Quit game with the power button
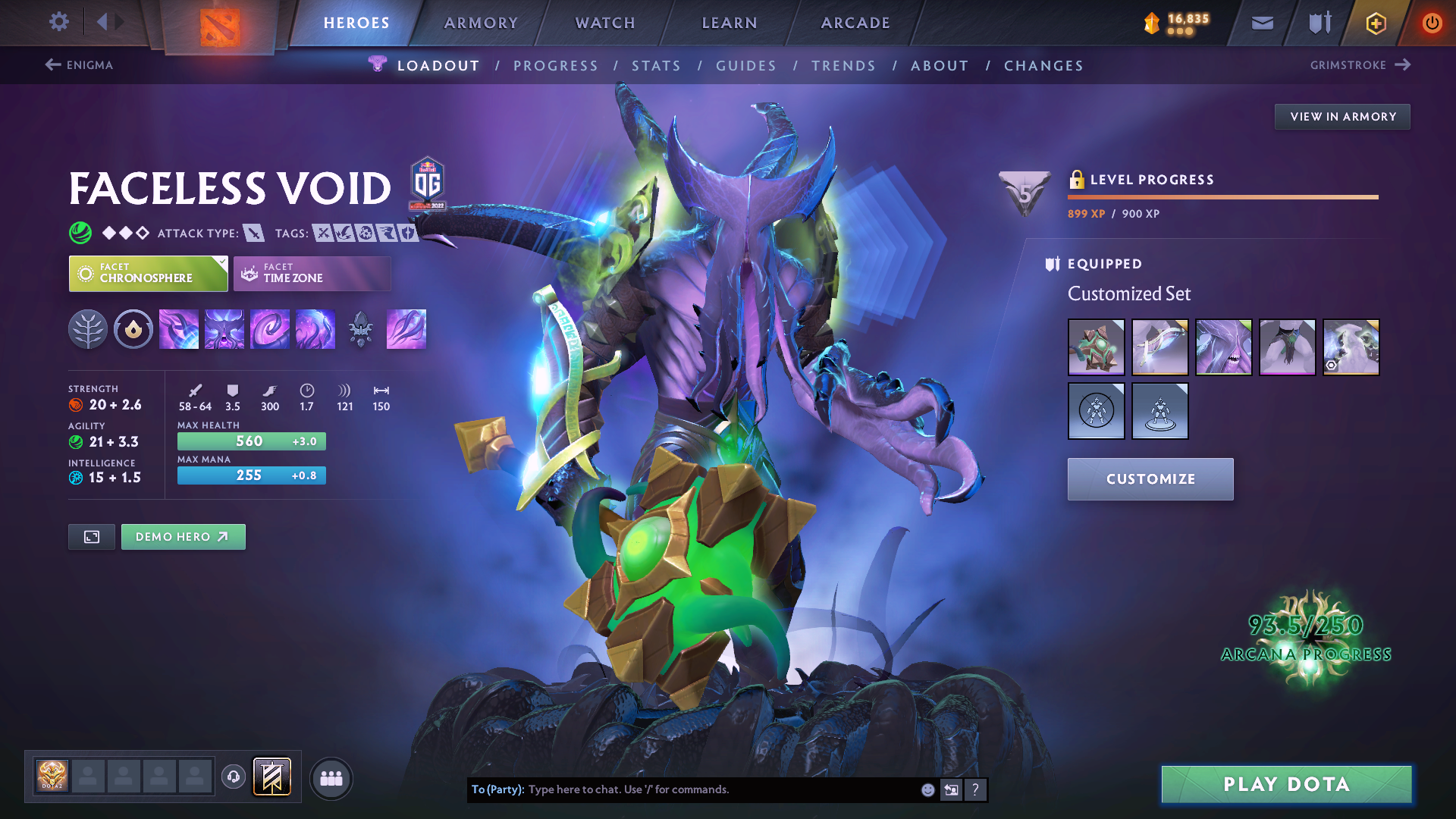The image size is (1456, 819). (1432, 24)
